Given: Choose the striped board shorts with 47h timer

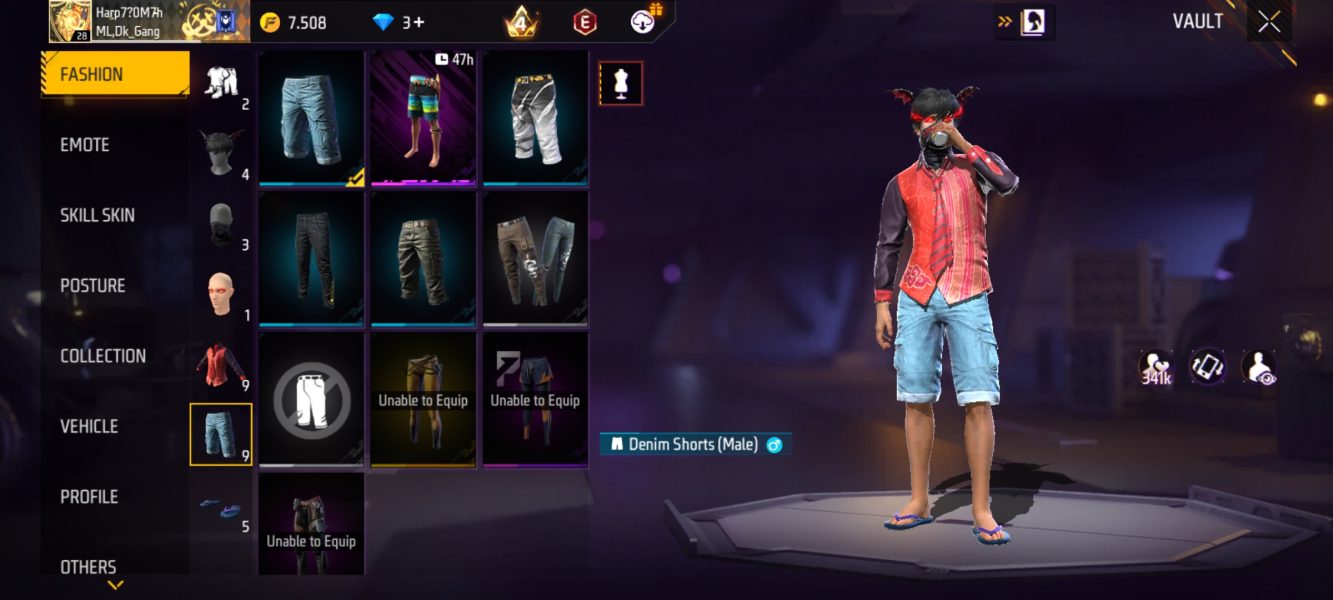Looking at the screenshot, I should (424, 119).
